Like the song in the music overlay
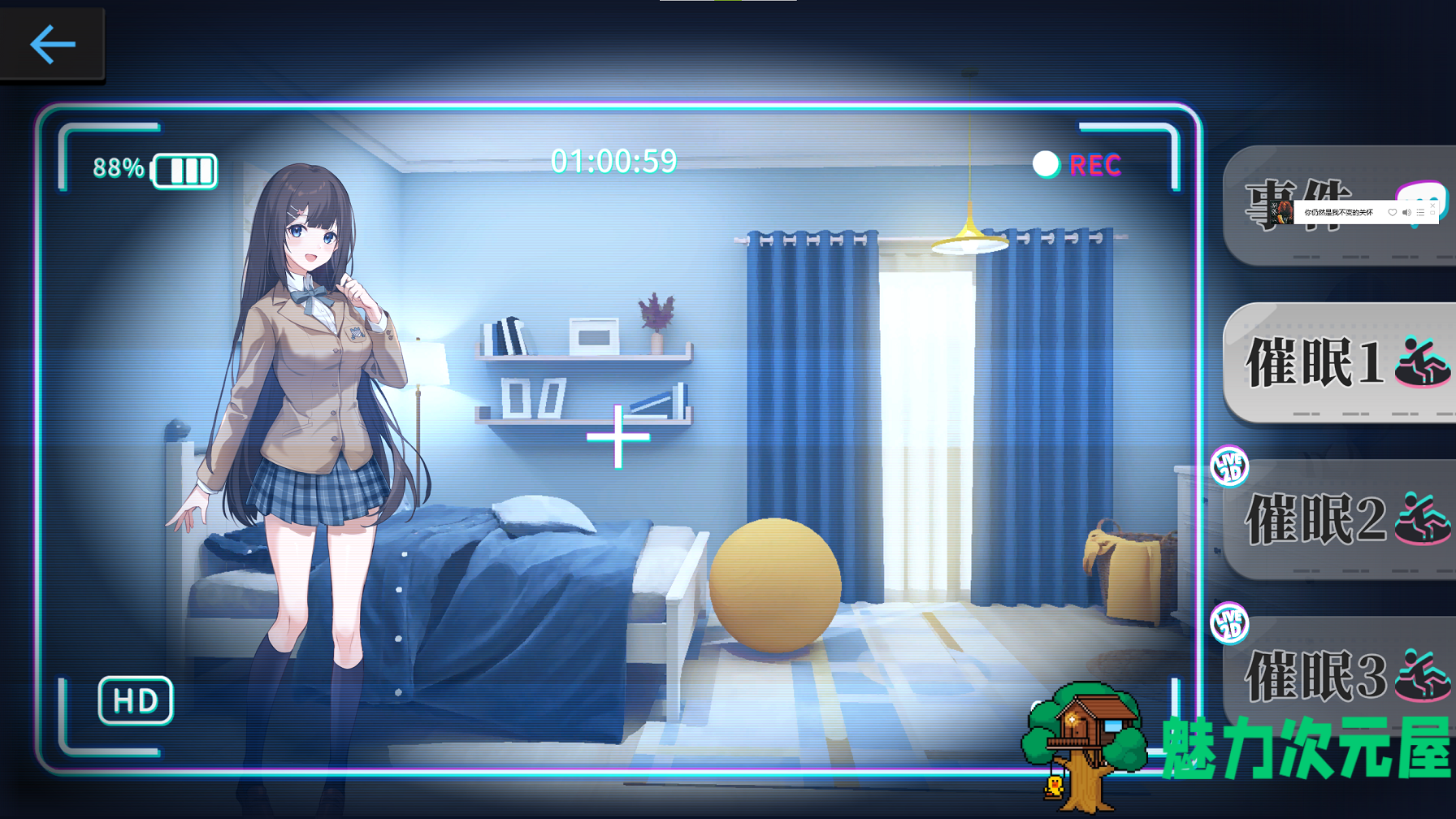 pyautogui.click(x=1392, y=213)
